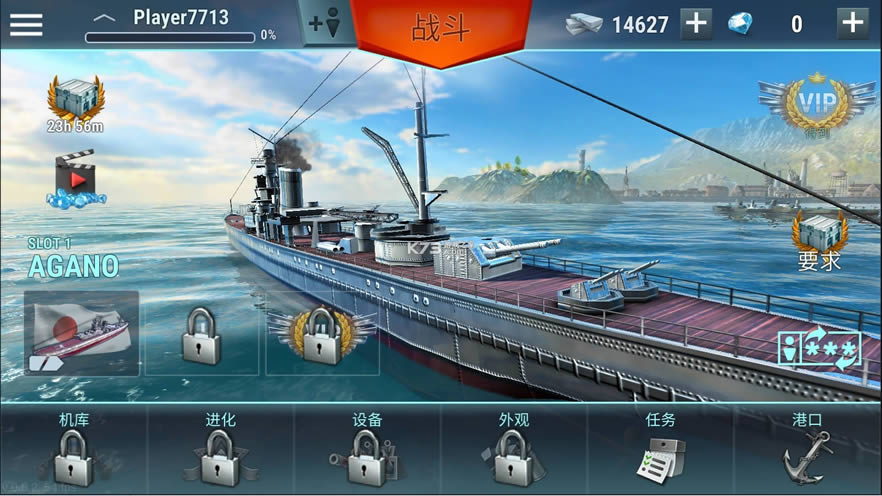The height and width of the screenshot is (496, 882).
Task: Open the 港口 port tab
Action: [807, 450]
